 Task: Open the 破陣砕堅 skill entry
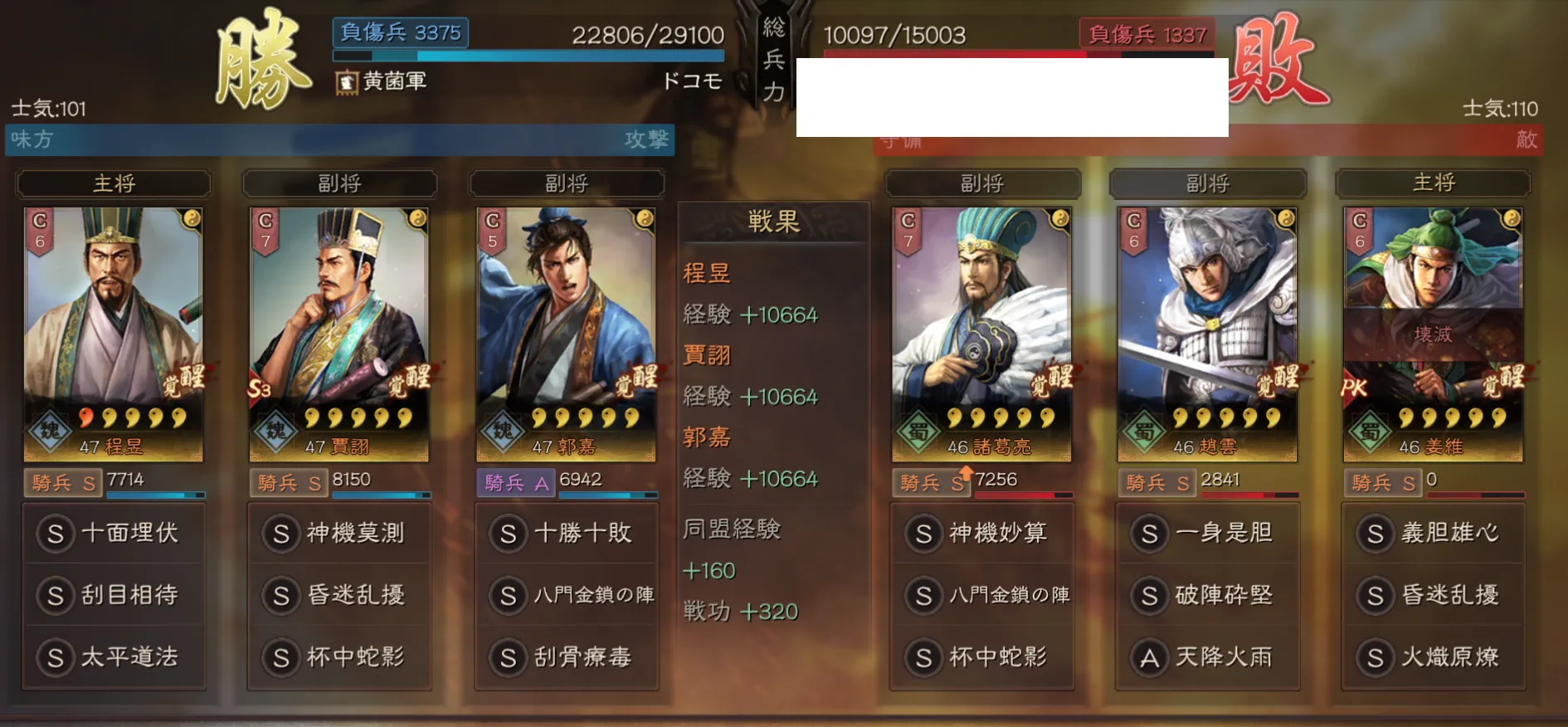click(x=1207, y=595)
